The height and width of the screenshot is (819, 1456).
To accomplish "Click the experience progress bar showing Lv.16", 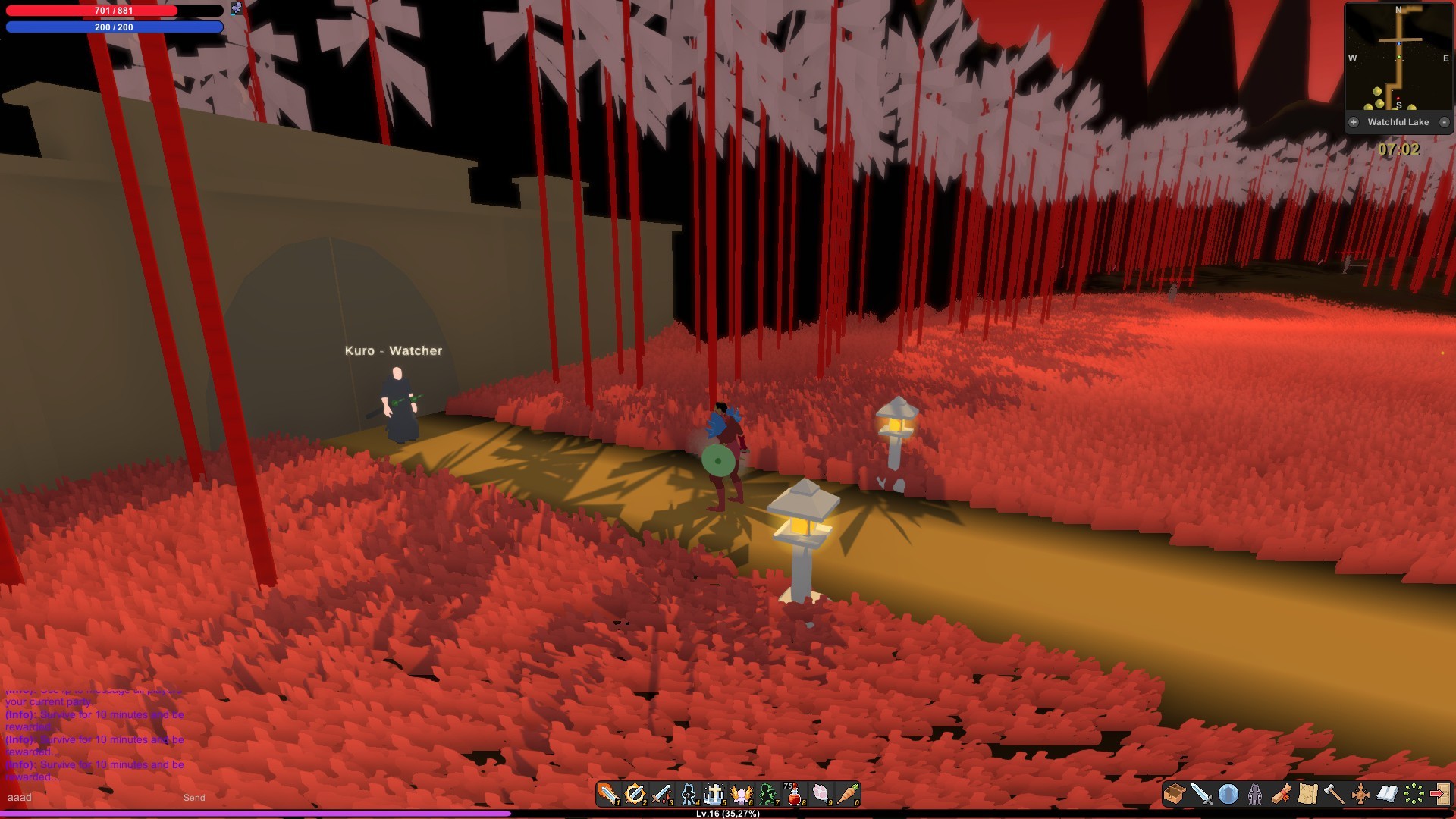I will (728, 814).
